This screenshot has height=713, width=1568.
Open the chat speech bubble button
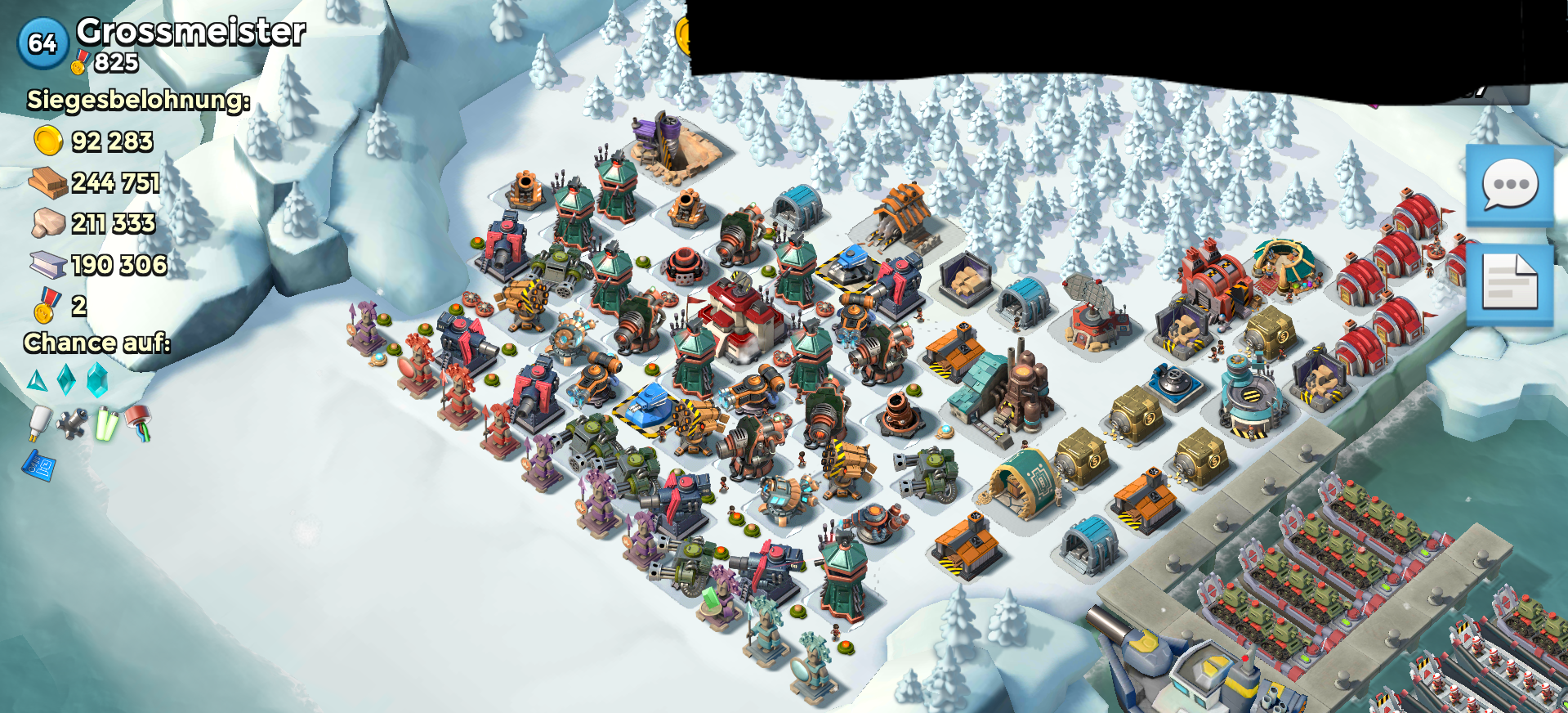1509,185
